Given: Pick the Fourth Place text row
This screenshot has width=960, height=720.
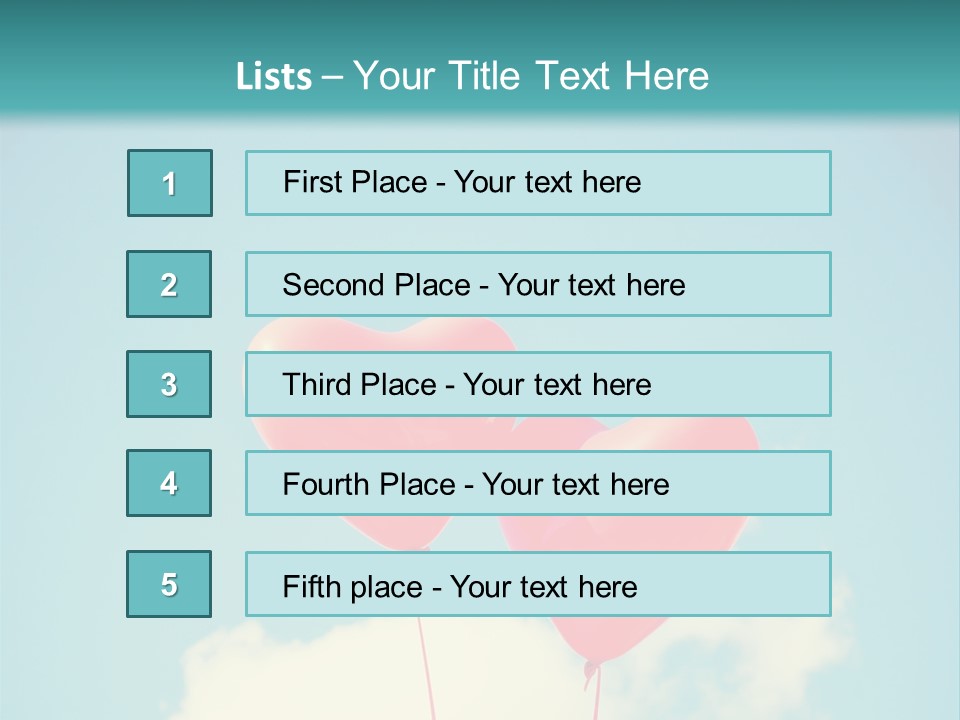Looking at the screenshot, I should tap(538, 484).
